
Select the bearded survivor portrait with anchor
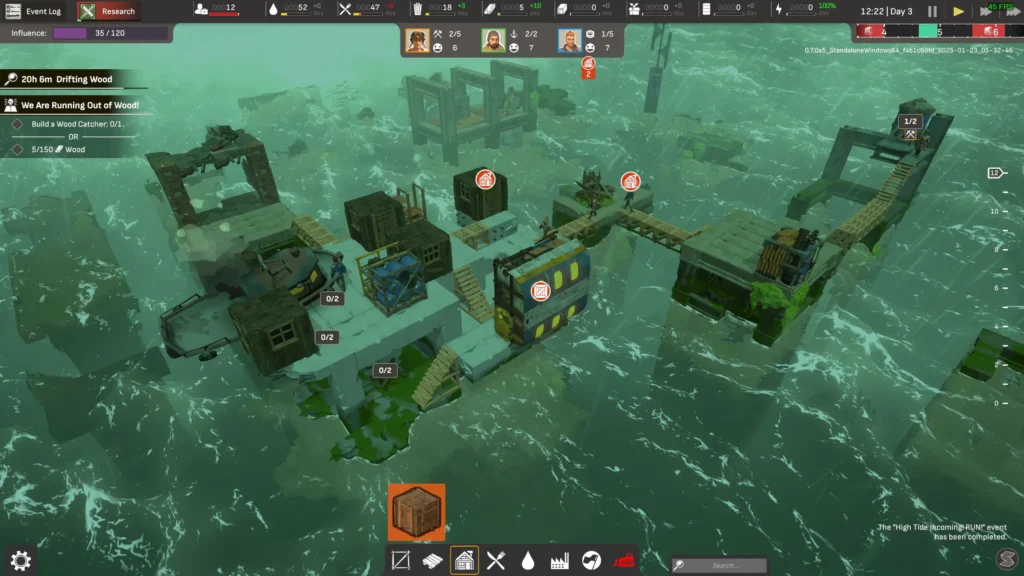494,41
